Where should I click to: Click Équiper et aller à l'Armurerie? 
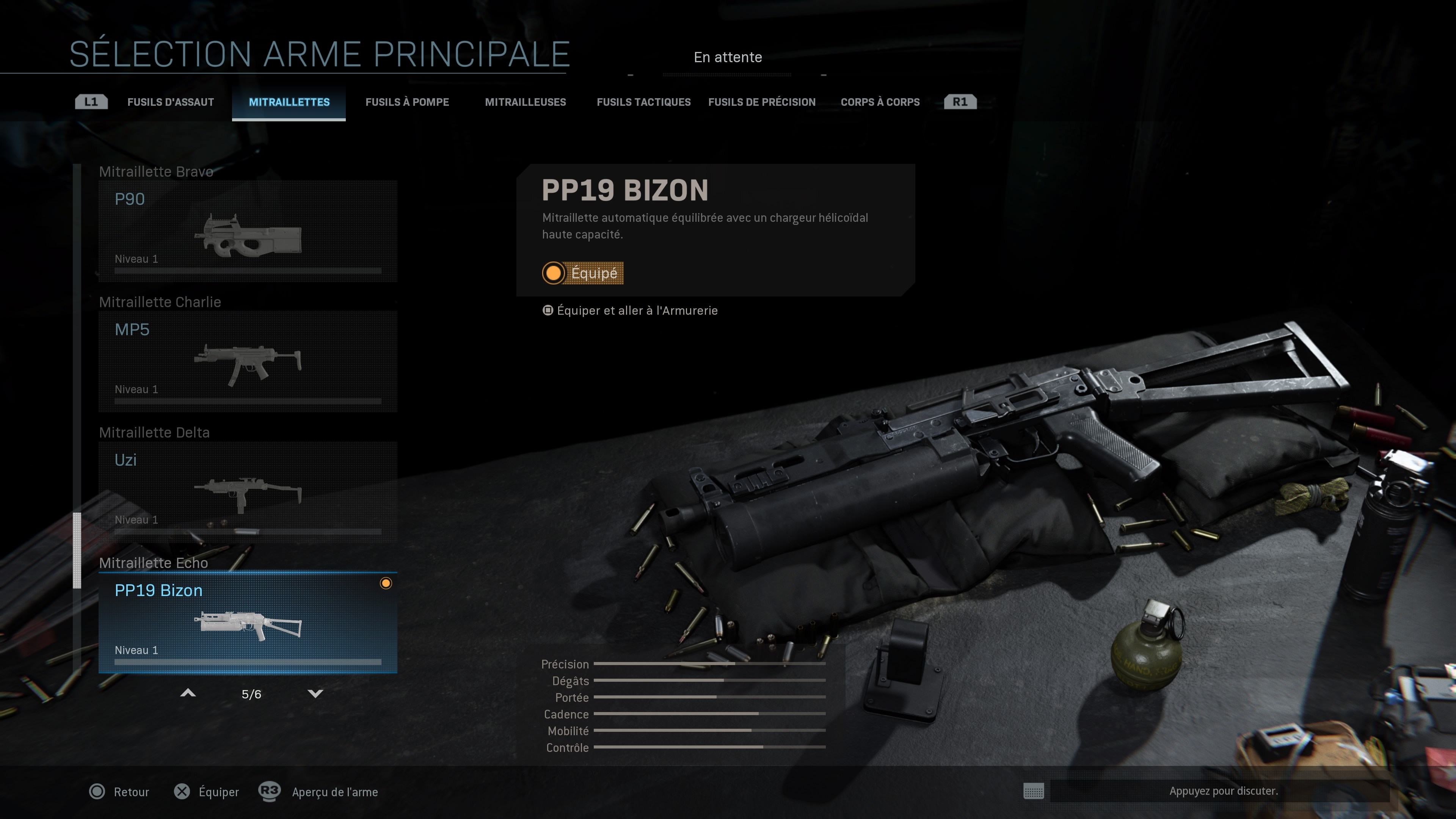[x=637, y=311]
